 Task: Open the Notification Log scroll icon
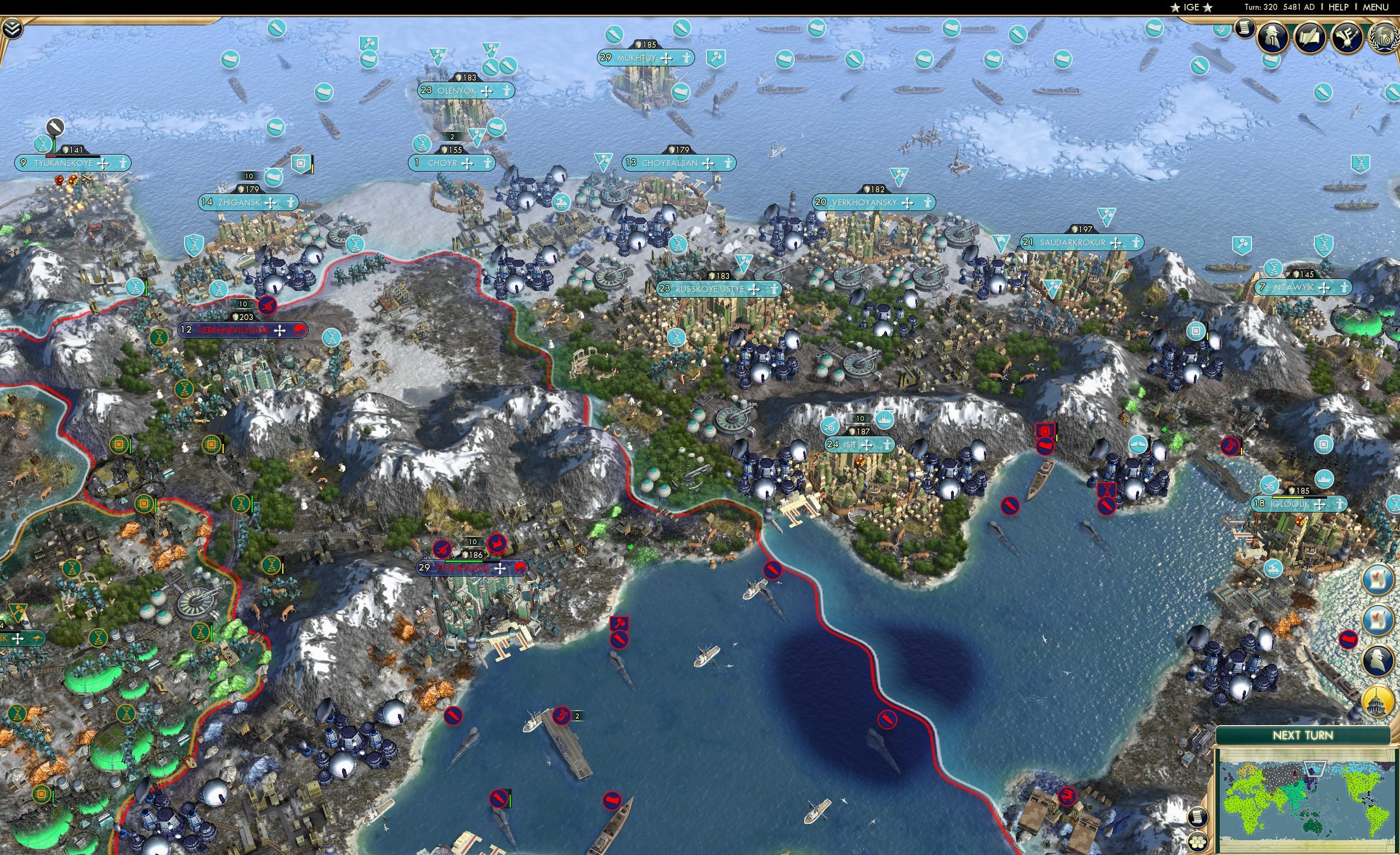click(x=1244, y=29)
